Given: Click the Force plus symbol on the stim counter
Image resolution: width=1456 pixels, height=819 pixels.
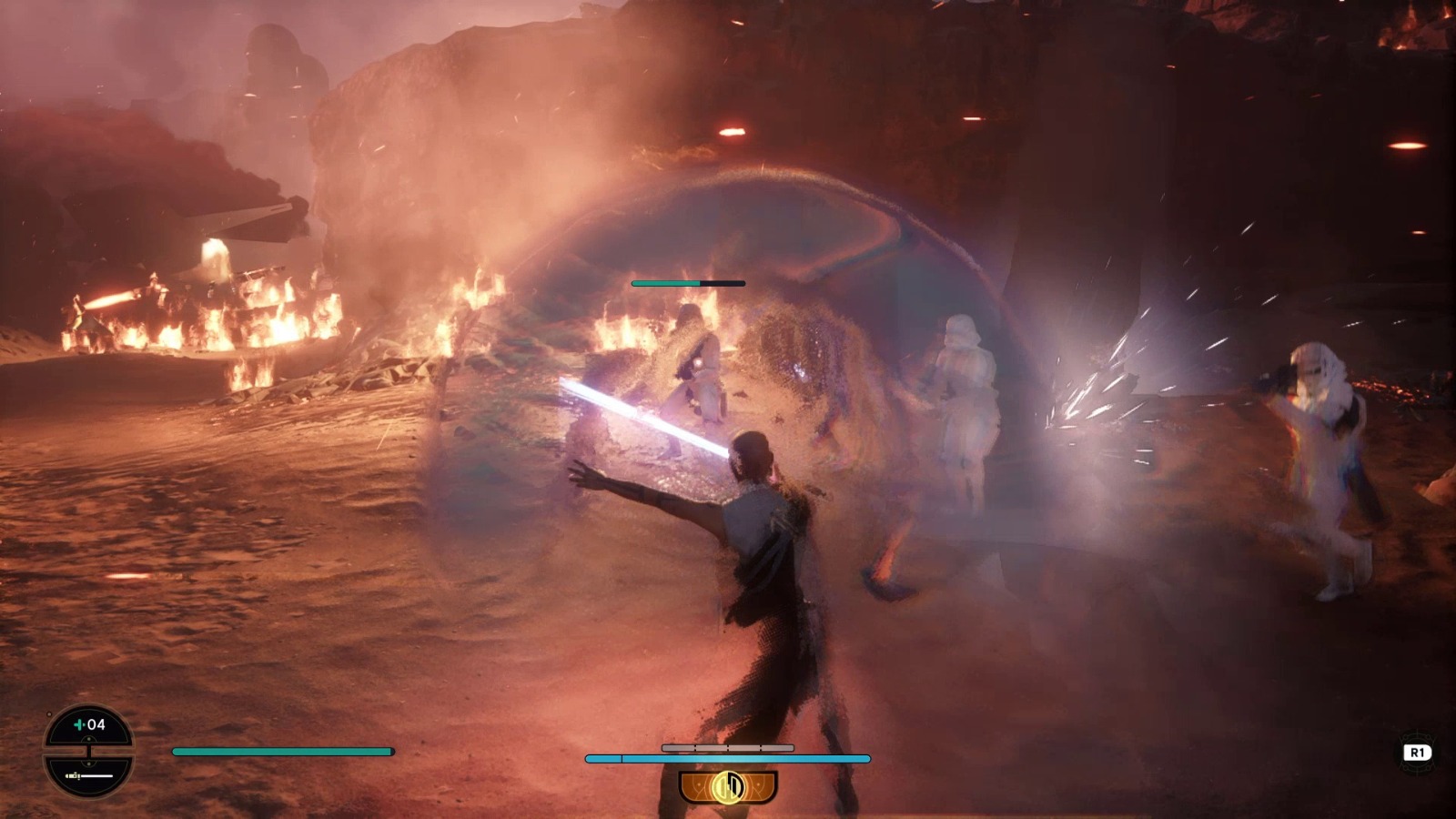Looking at the screenshot, I should coord(78,724).
